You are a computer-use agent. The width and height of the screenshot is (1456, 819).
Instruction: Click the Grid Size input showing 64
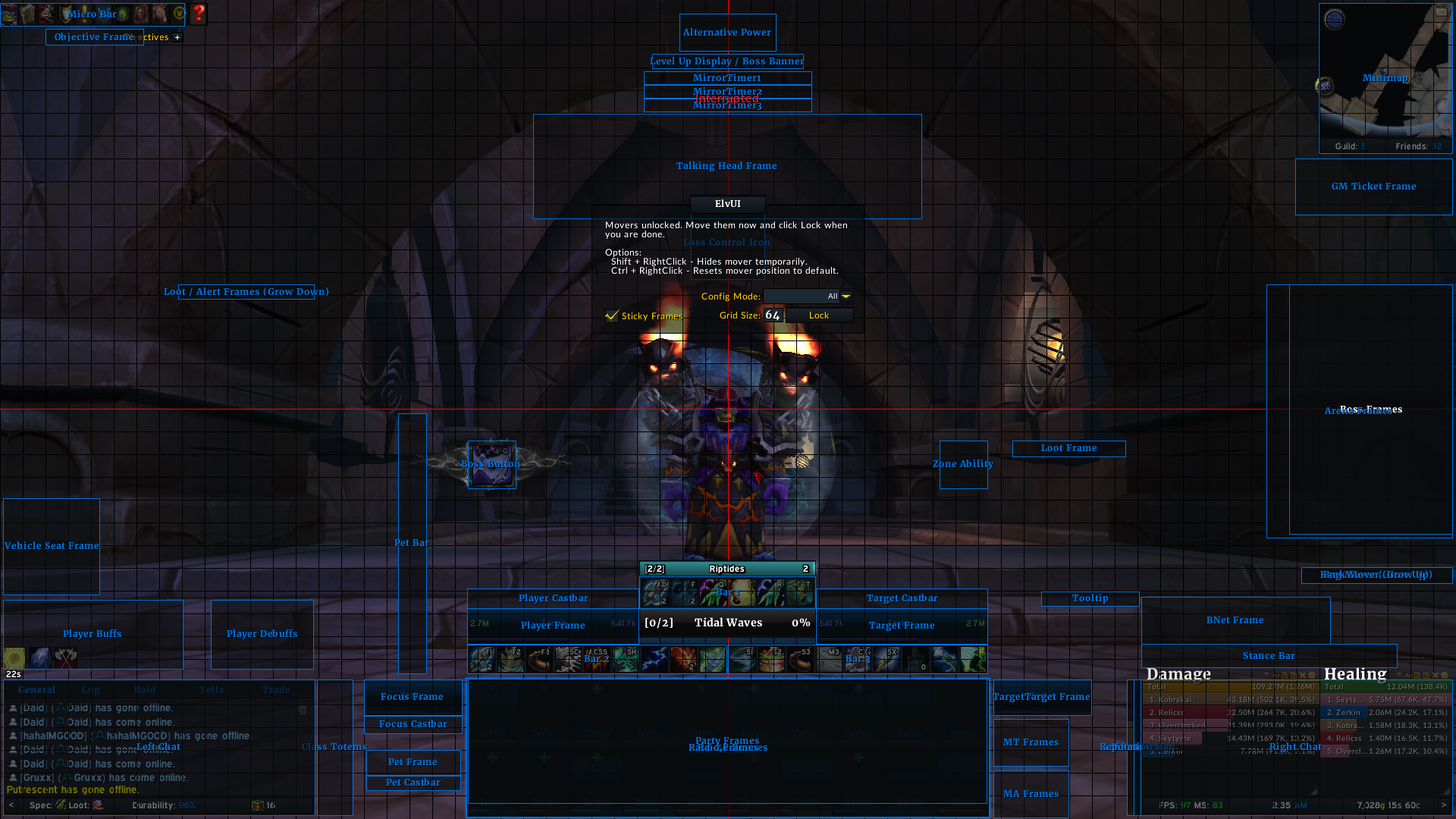coord(773,315)
